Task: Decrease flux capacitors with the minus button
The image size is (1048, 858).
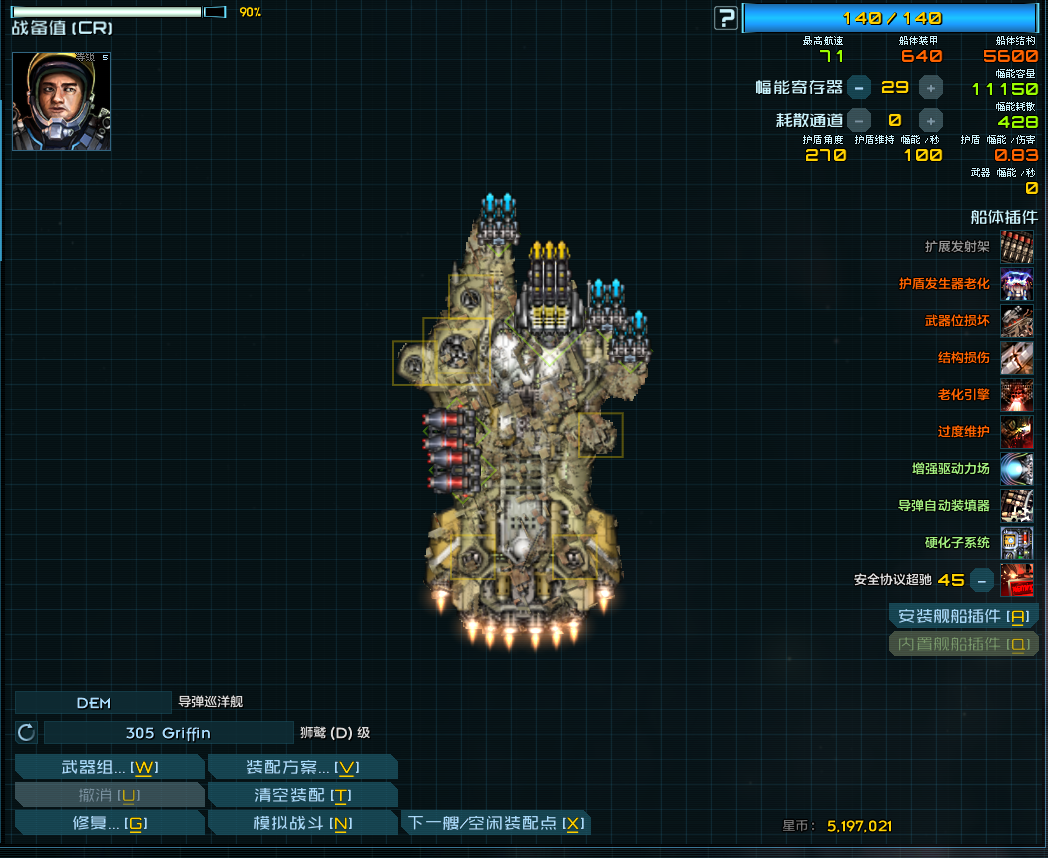Action: click(x=859, y=87)
